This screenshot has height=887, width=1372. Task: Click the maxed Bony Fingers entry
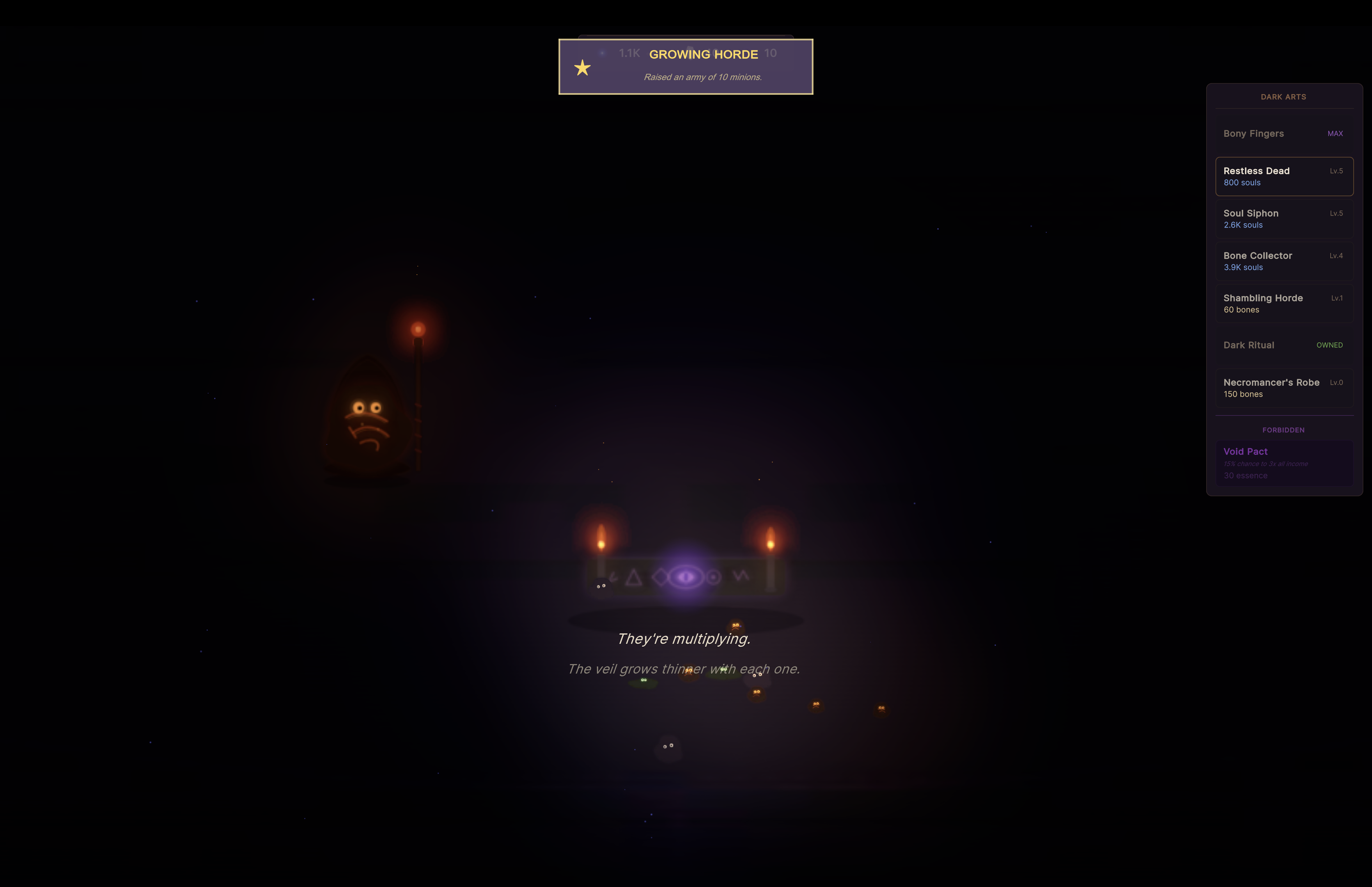click(1283, 133)
